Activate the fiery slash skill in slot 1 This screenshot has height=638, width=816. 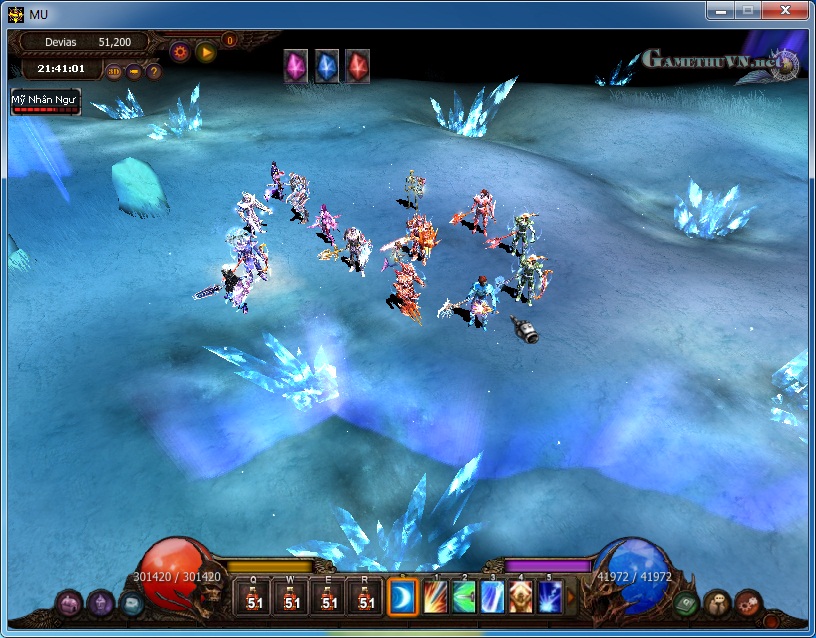tap(435, 598)
